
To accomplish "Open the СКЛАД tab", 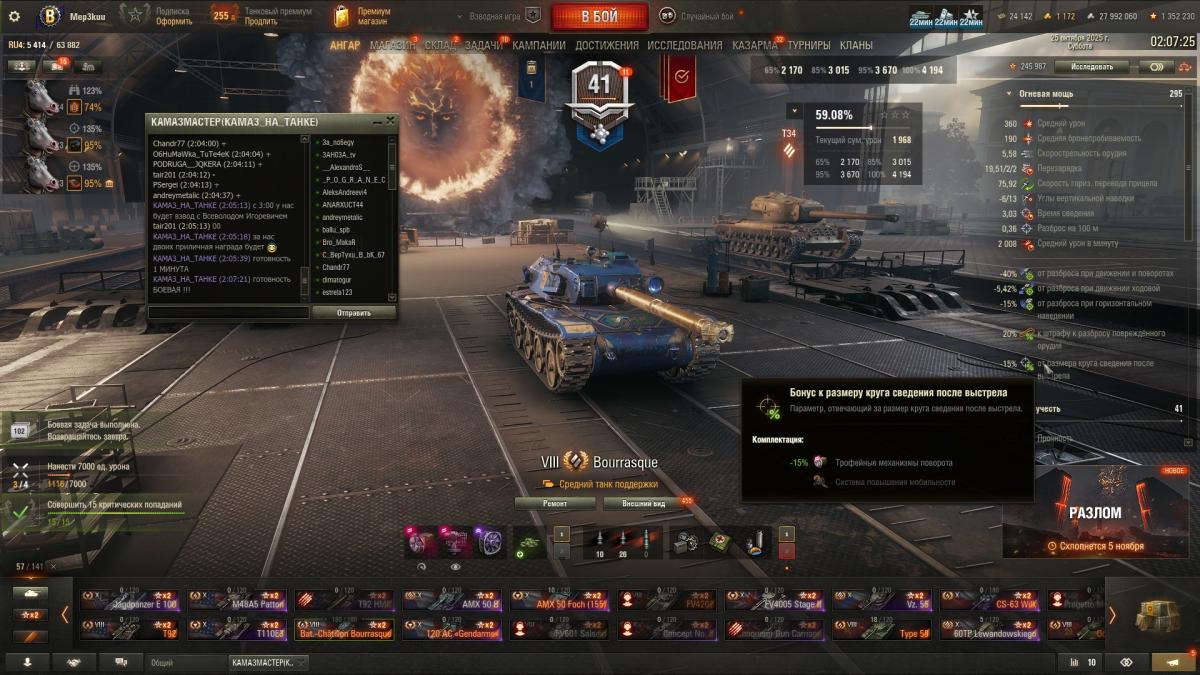I will click(x=439, y=45).
